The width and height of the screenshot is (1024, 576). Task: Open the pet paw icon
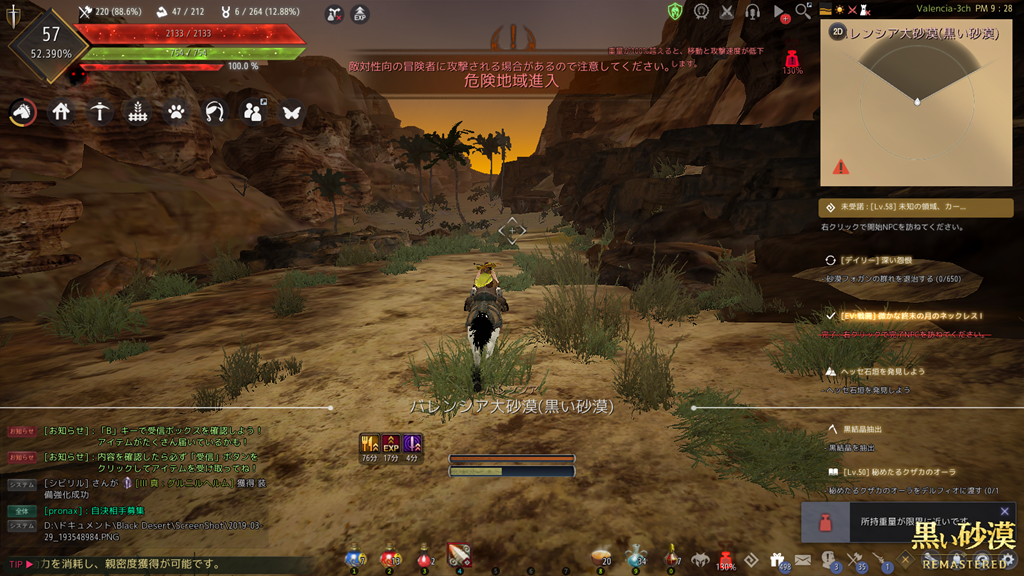pos(177,112)
